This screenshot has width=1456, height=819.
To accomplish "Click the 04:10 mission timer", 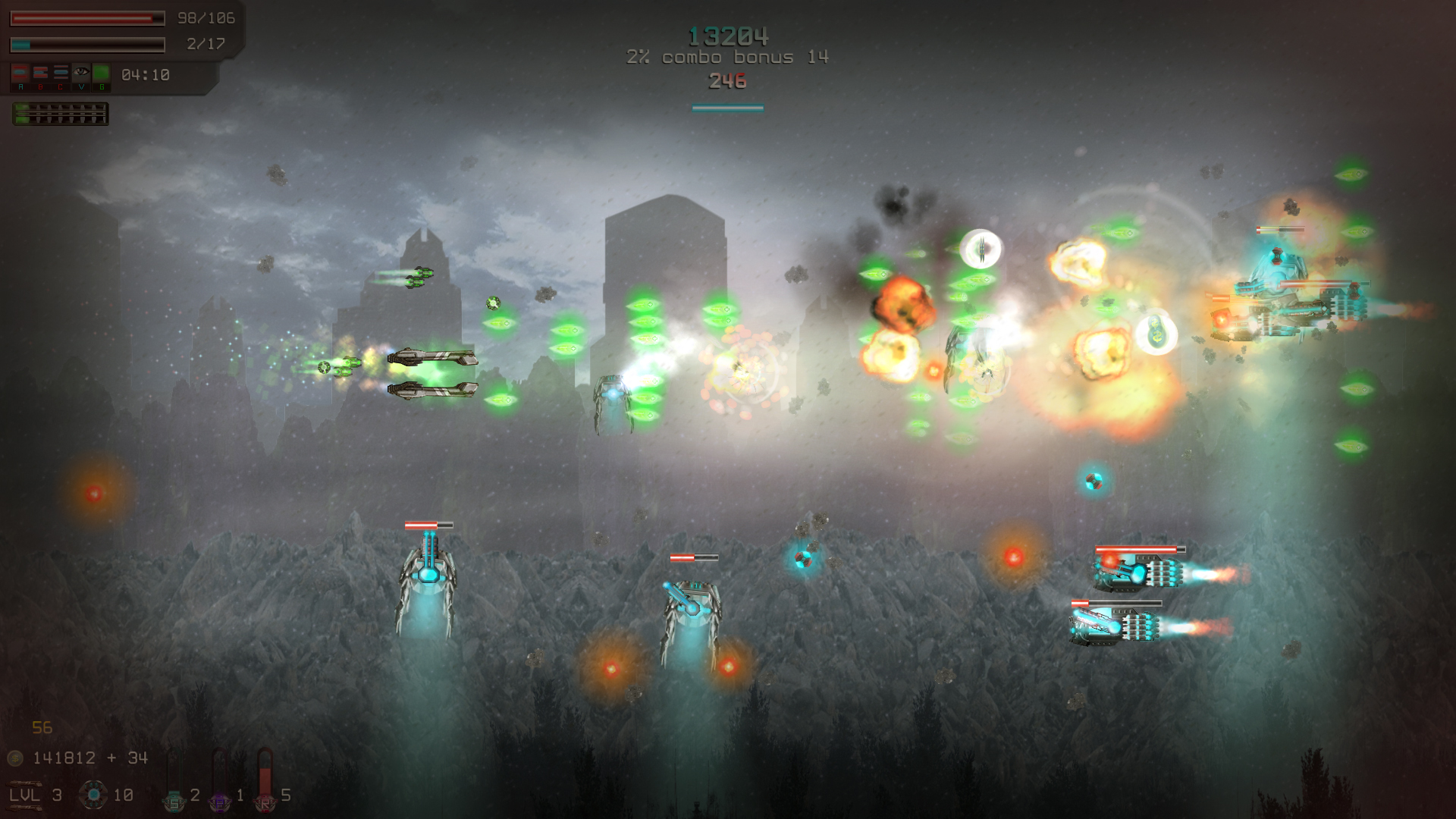I will (x=146, y=75).
